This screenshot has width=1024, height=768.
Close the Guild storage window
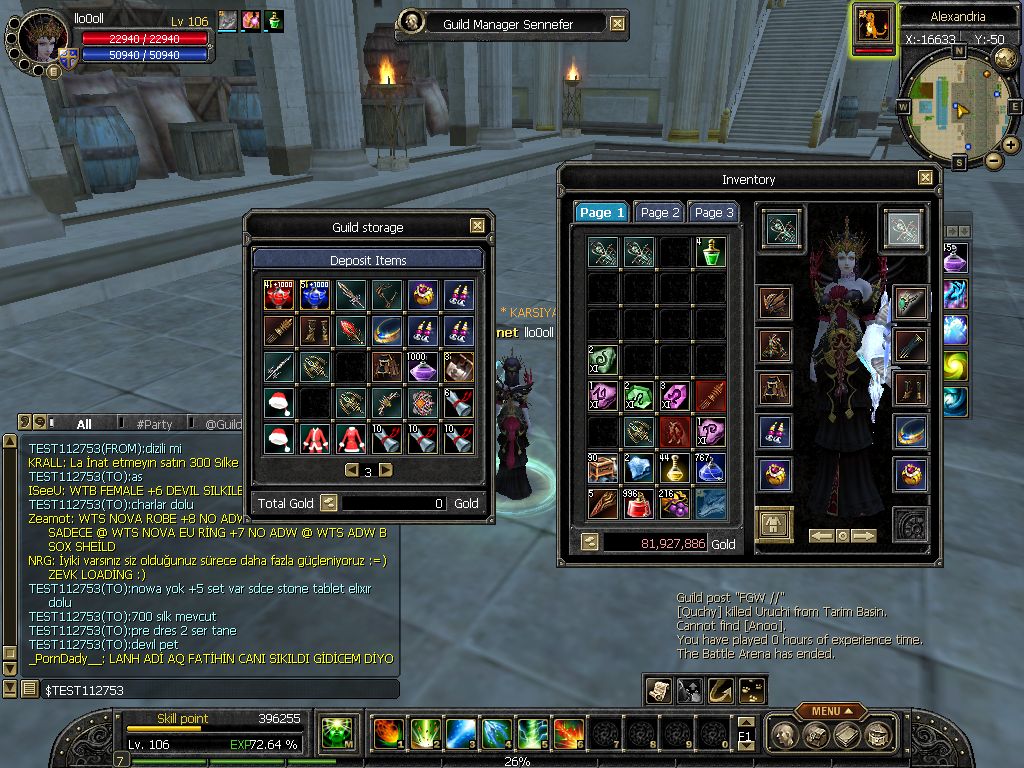[x=477, y=226]
